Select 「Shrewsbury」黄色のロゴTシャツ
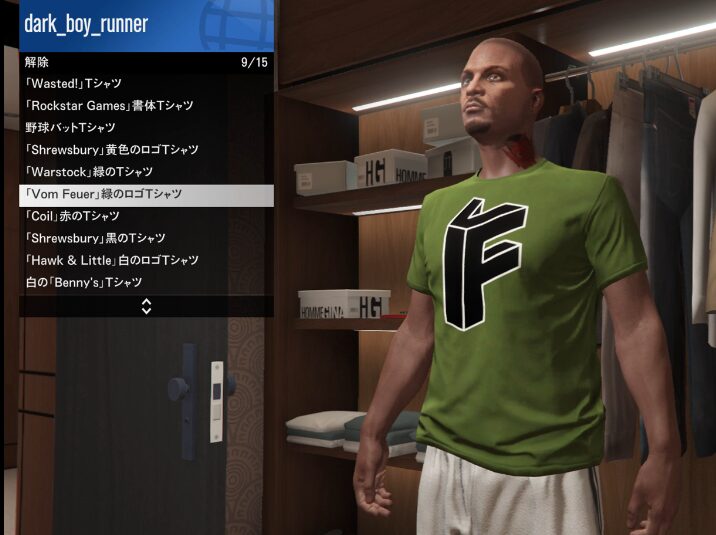Image resolution: width=716 pixels, height=535 pixels. tap(145, 150)
